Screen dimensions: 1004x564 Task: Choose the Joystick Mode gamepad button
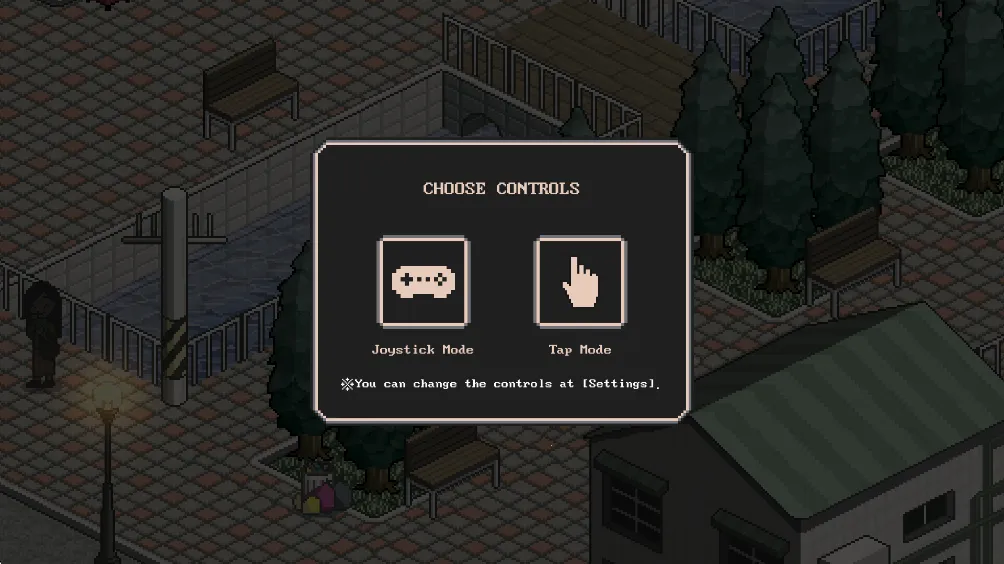422,282
